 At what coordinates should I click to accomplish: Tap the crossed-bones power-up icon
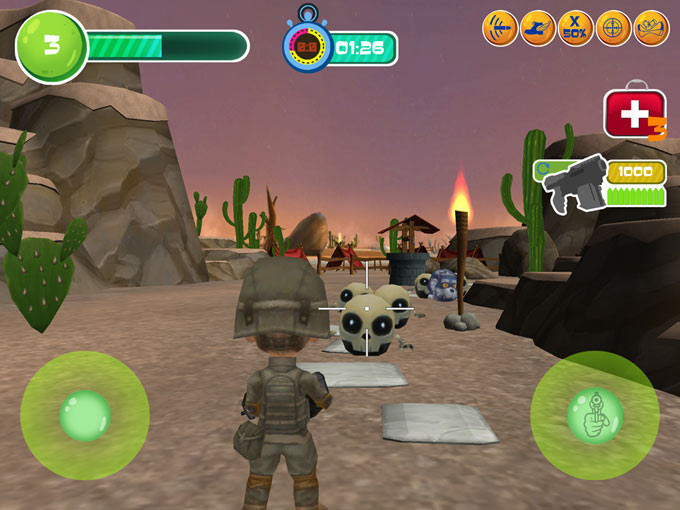pos(652,28)
